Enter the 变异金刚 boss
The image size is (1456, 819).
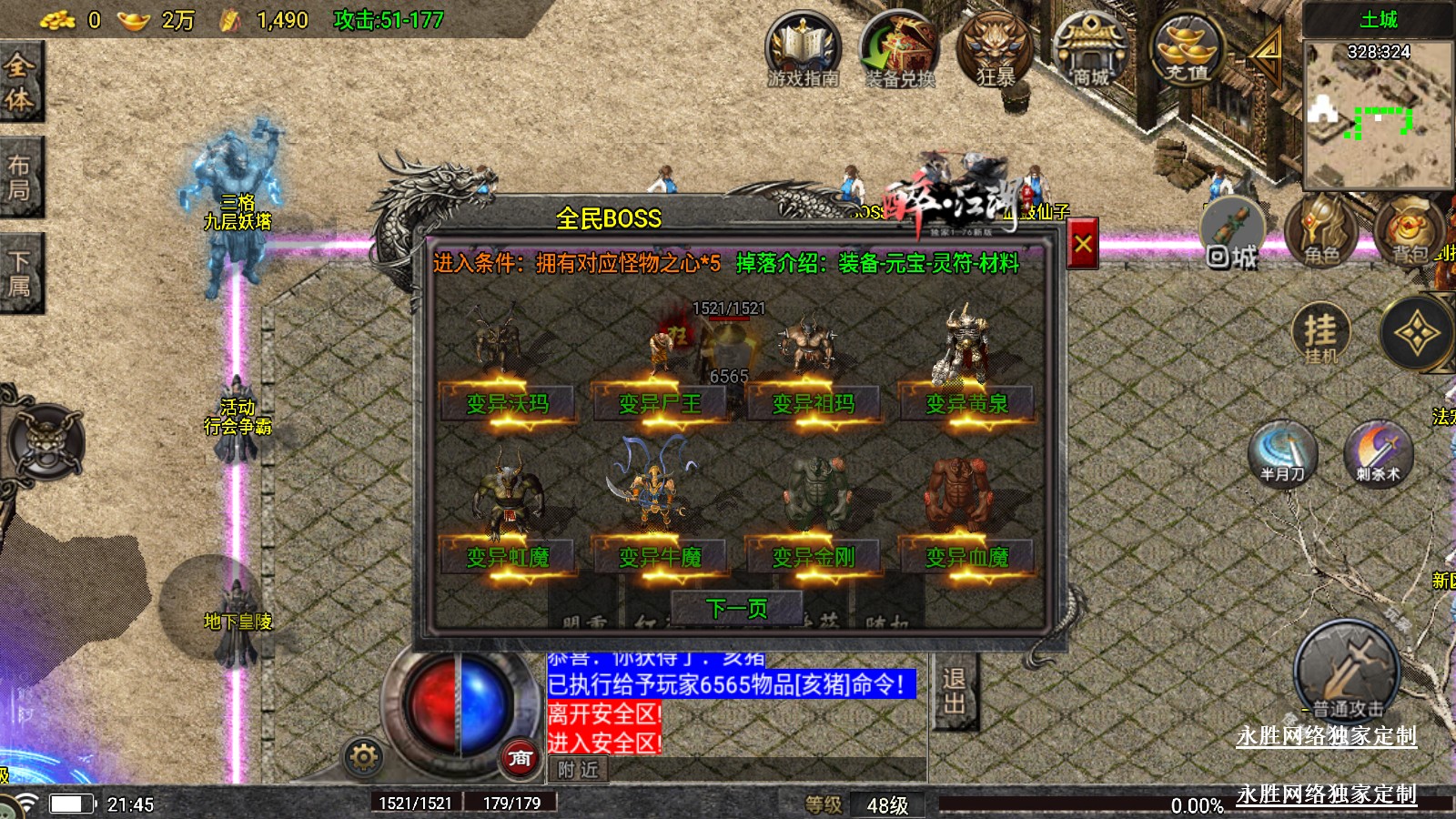[813, 556]
